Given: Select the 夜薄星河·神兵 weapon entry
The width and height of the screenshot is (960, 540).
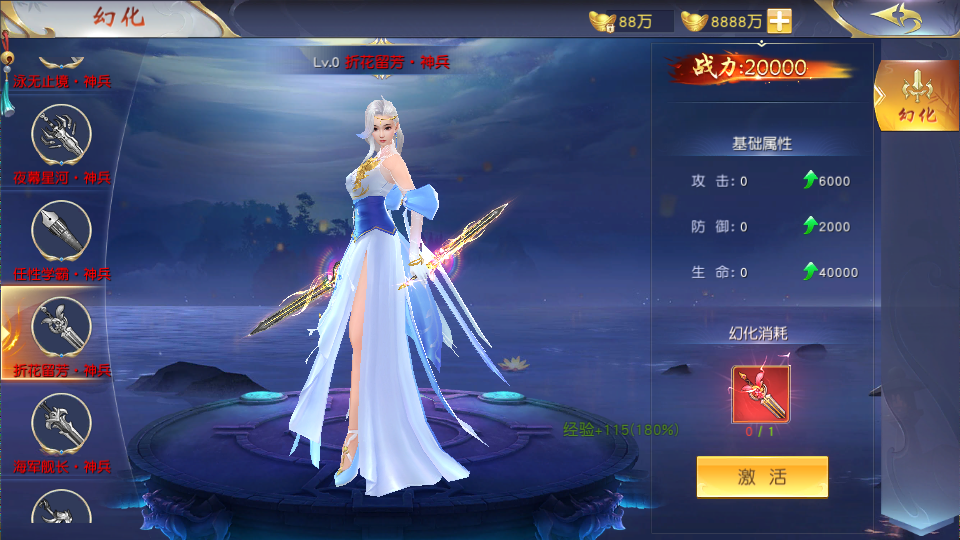Looking at the screenshot, I should (x=62, y=138).
